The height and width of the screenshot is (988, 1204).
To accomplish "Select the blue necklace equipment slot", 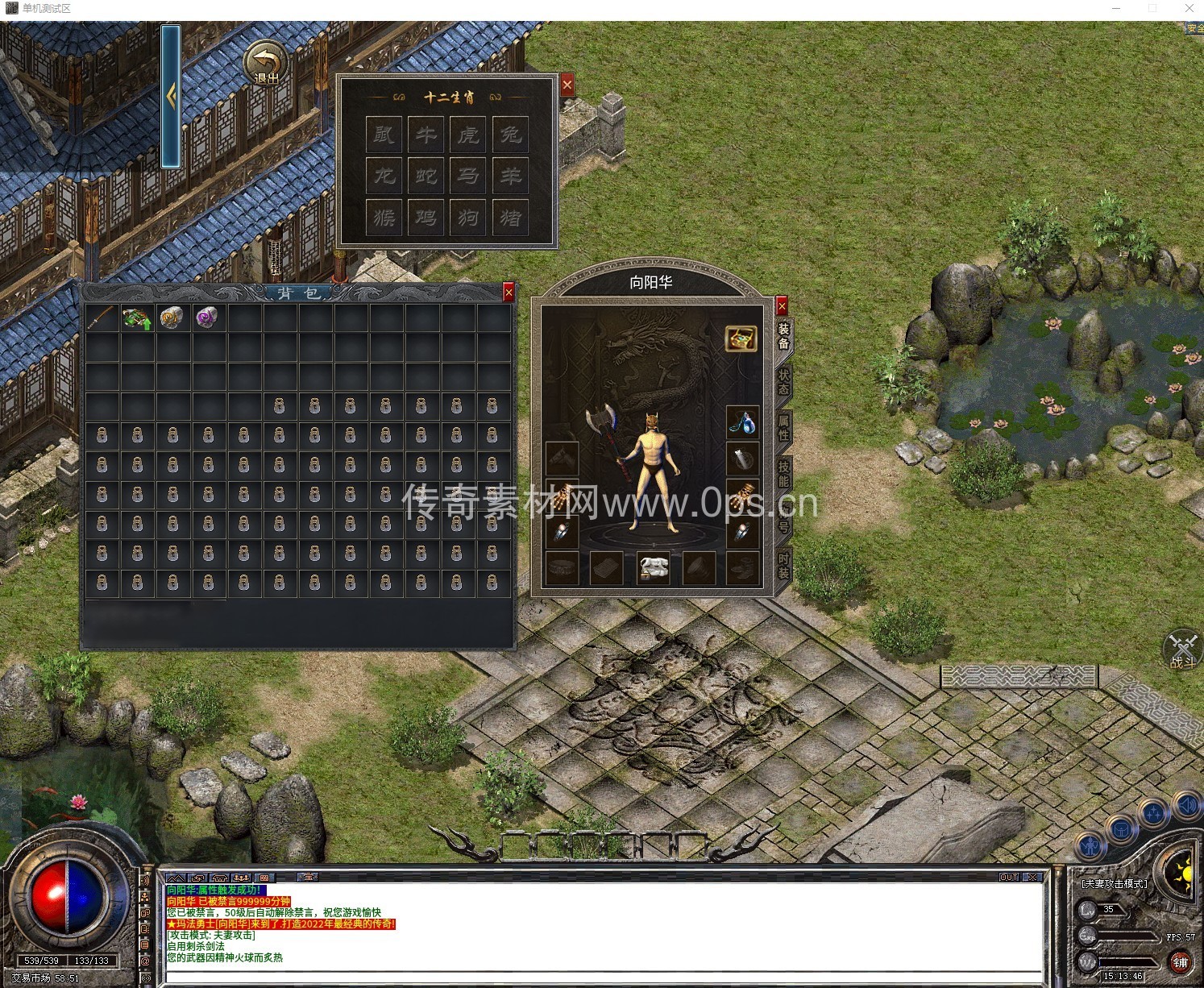I will click(x=742, y=421).
